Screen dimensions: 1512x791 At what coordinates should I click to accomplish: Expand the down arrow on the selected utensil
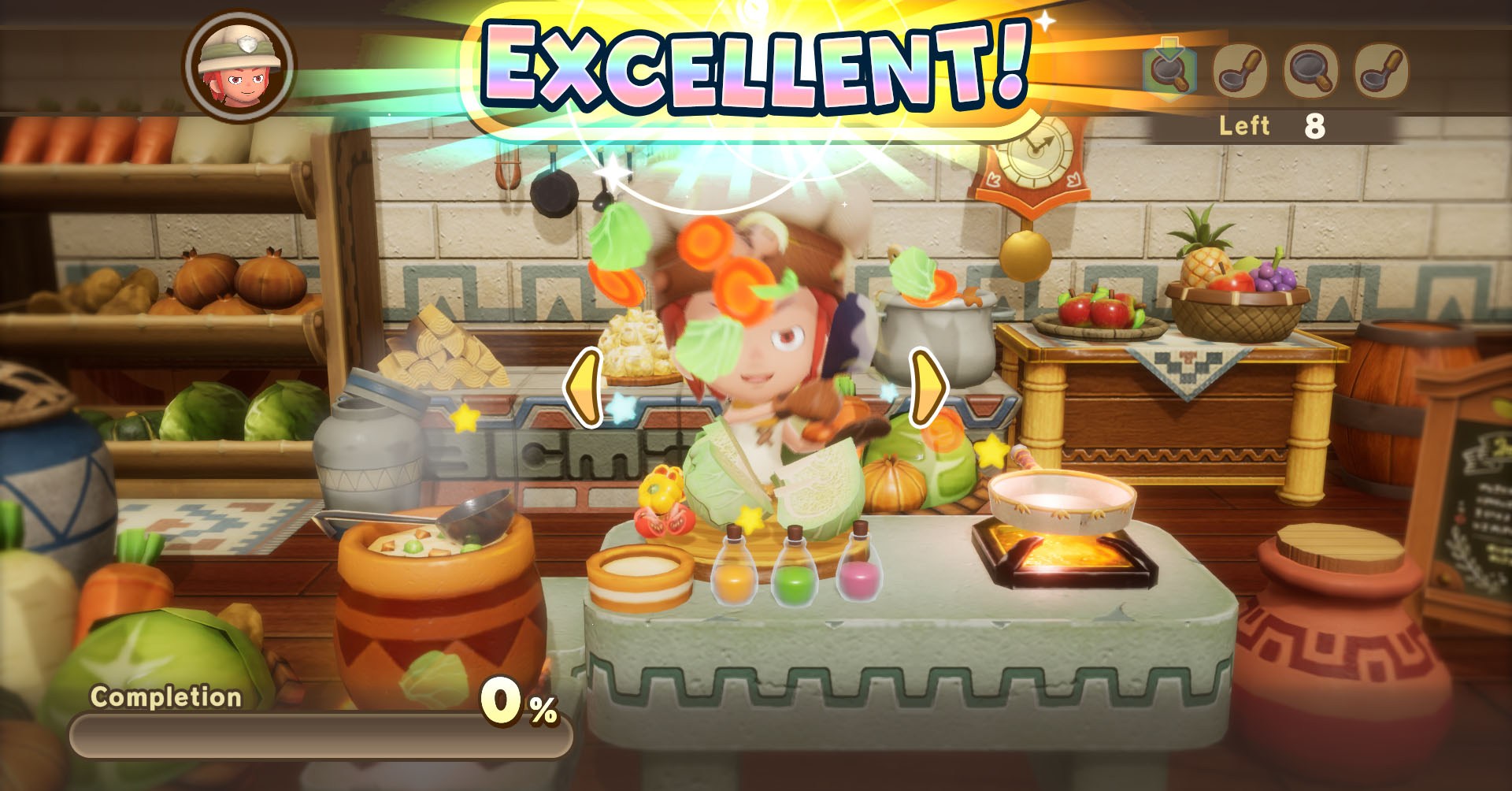click(x=1169, y=46)
